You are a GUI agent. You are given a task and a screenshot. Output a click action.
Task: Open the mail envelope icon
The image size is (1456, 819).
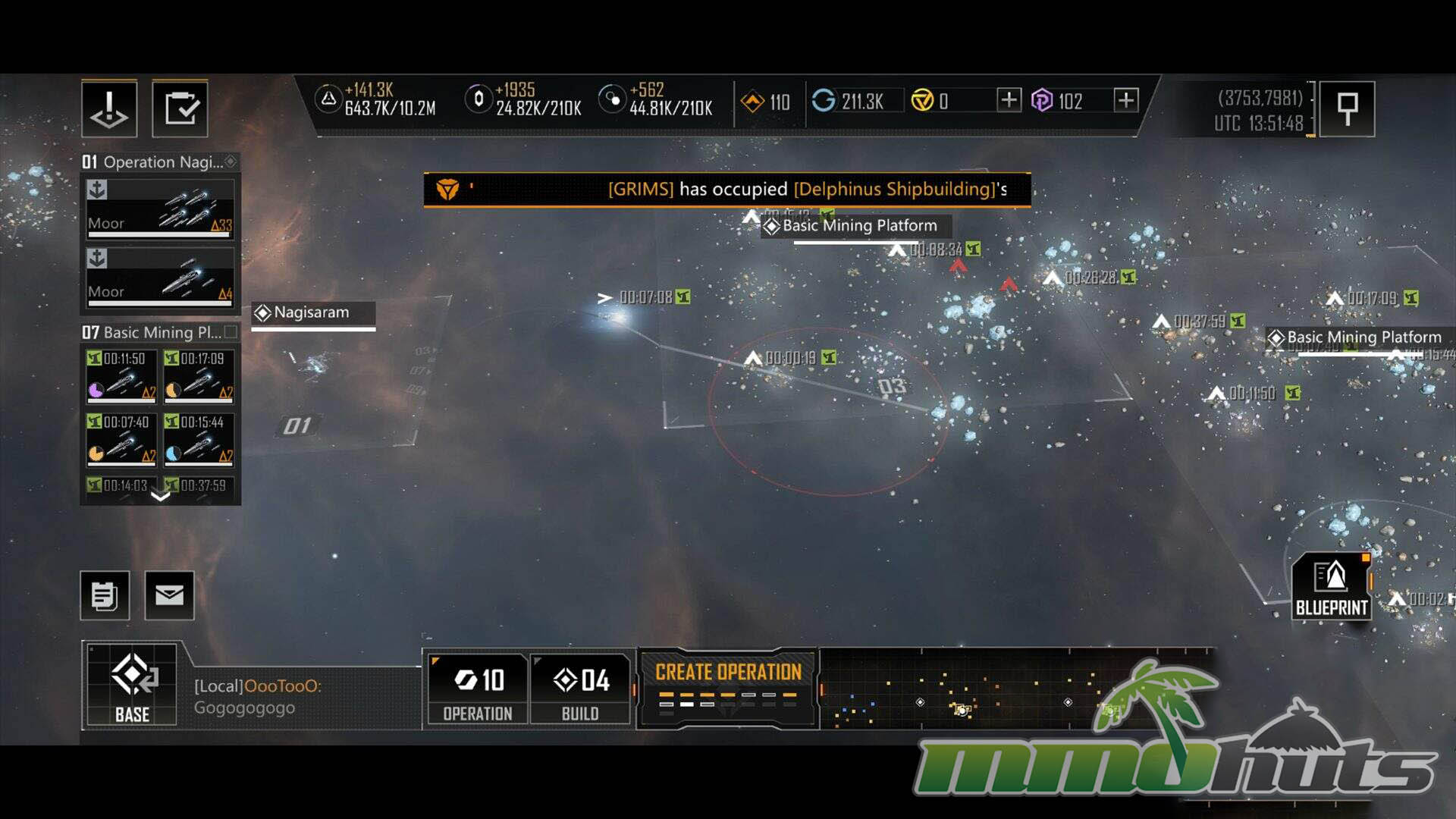coord(169,595)
